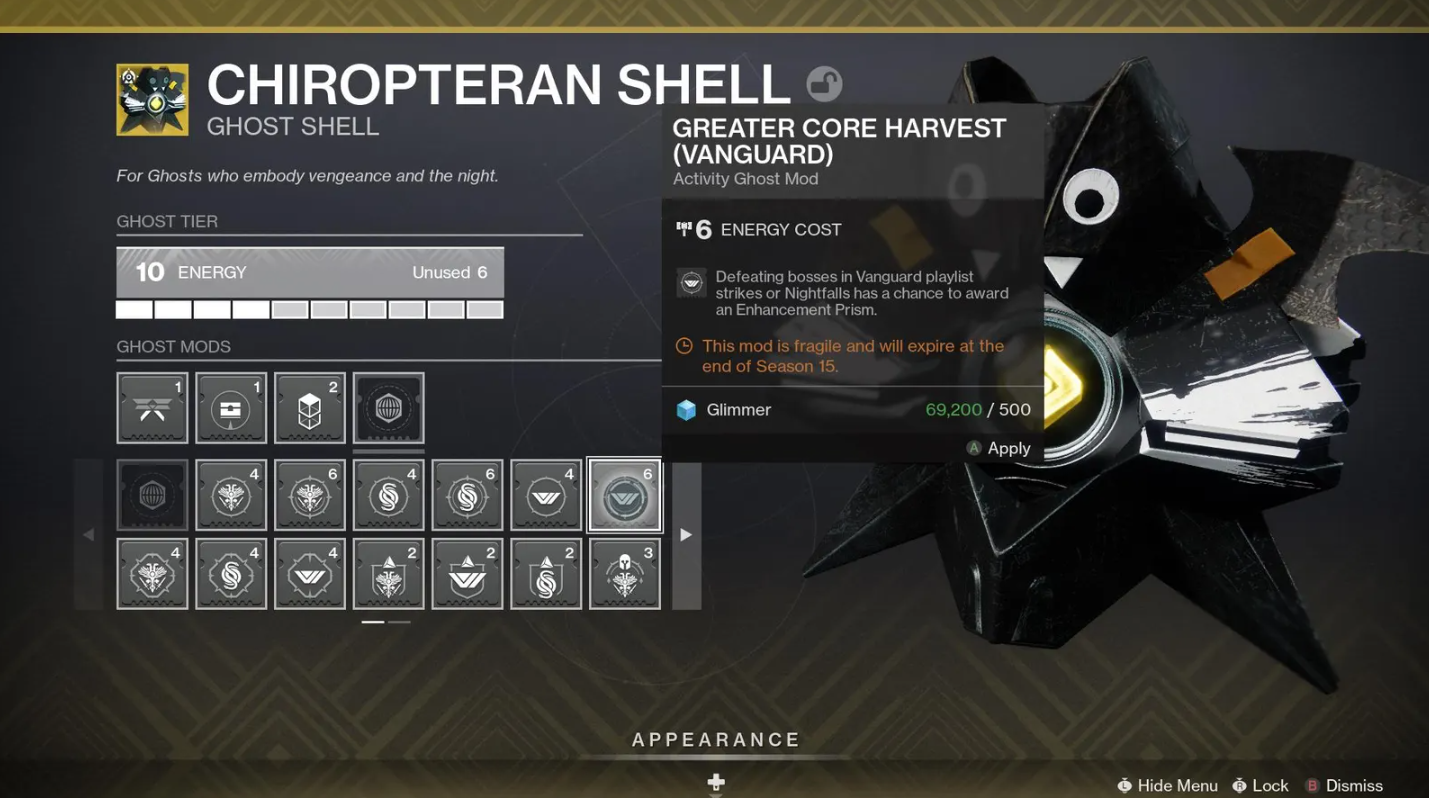Viewport: 1429px width, 798px height.
Task: Select the prism cube mod costing 2 energy
Action: [x=310, y=407]
